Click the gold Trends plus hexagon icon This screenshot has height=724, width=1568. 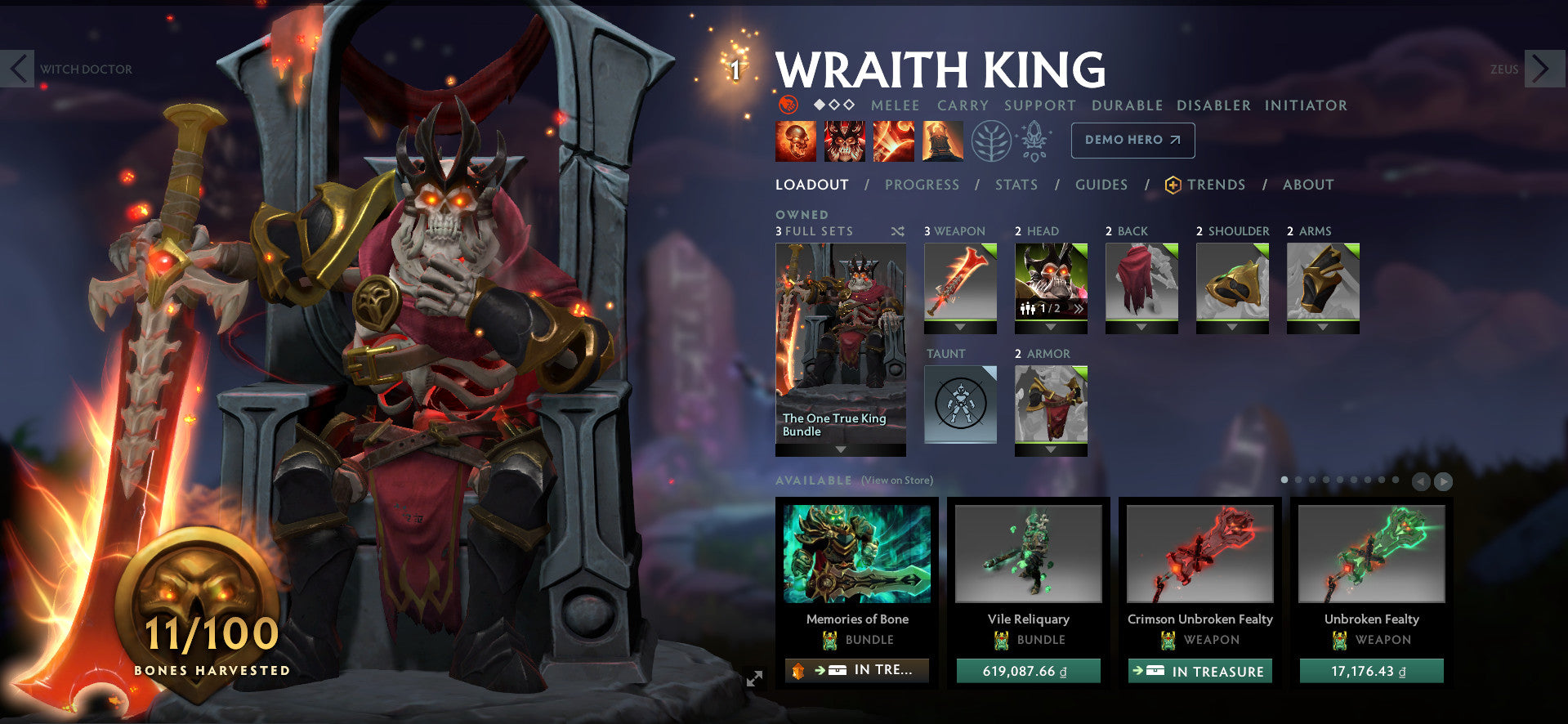click(1173, 185)
